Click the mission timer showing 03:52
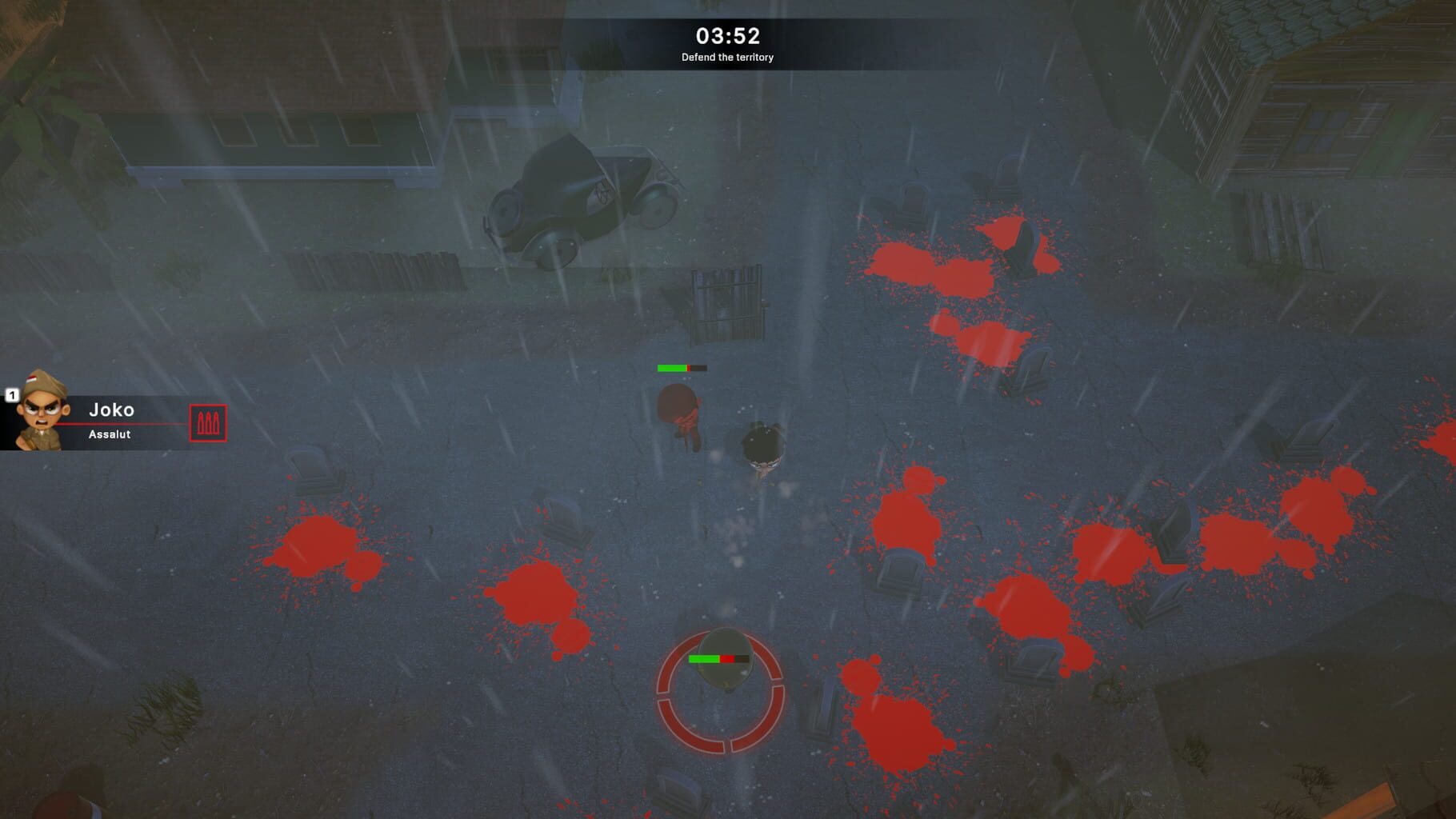 pos(729,34)
